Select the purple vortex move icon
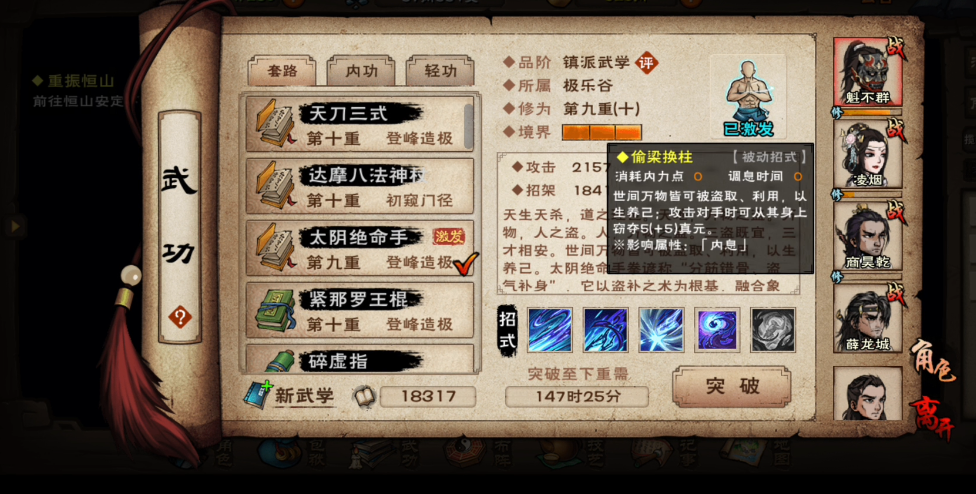This screenshot has height=494, width=976. pyautogui.click(x=718, y=330)
